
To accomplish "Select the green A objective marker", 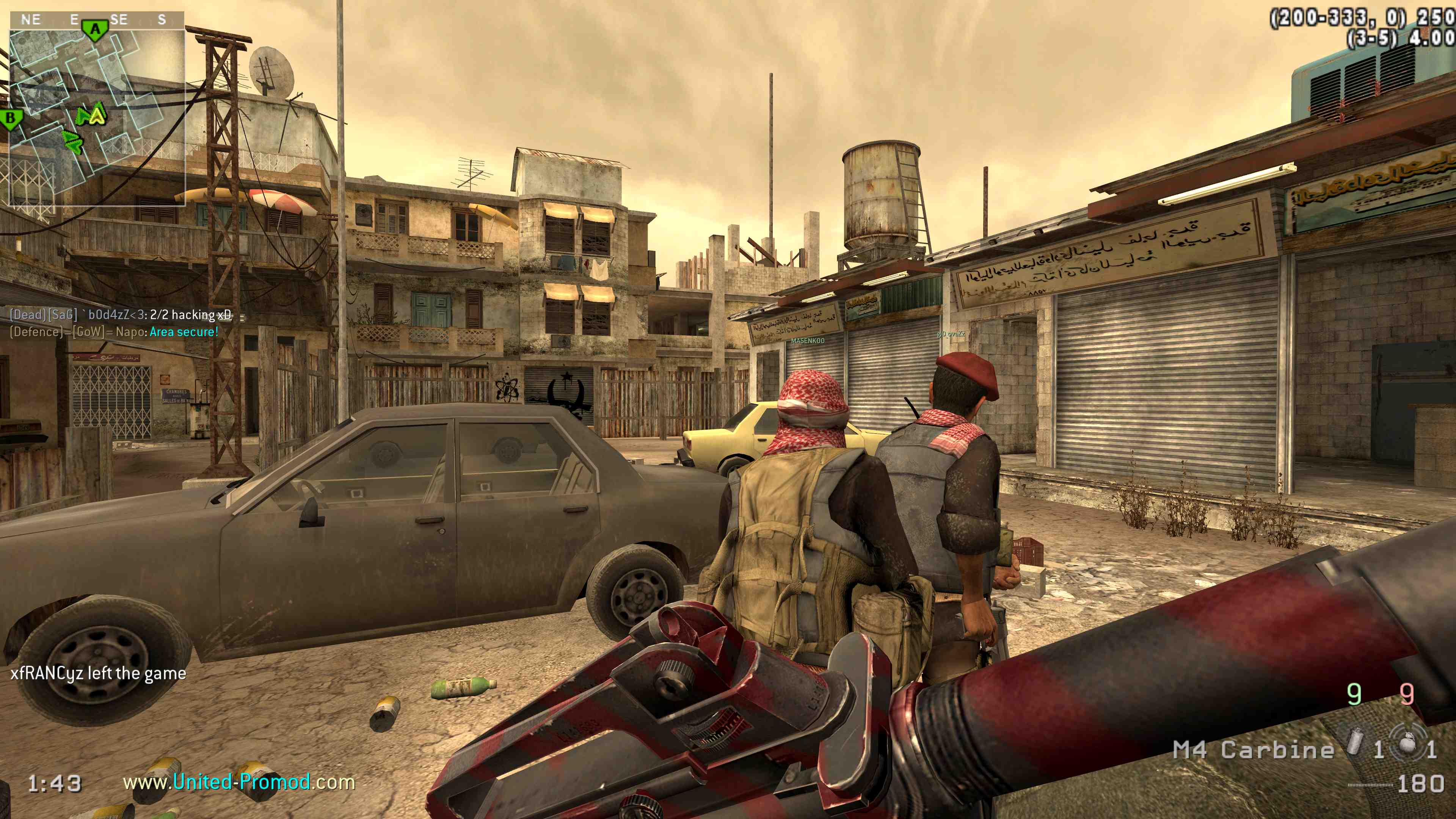I will pos(95,30).
